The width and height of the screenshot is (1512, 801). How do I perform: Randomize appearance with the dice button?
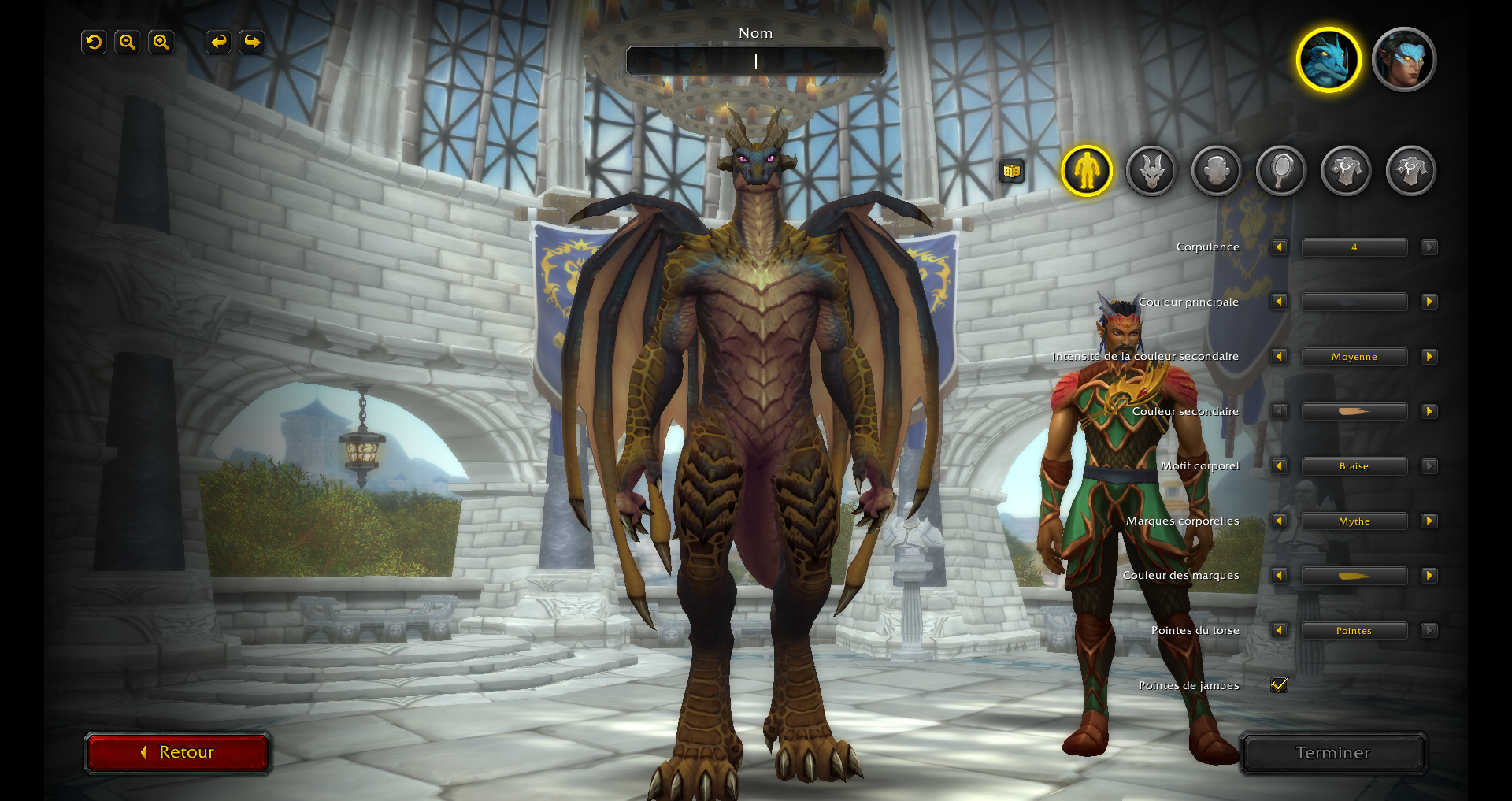[1012, 171]
